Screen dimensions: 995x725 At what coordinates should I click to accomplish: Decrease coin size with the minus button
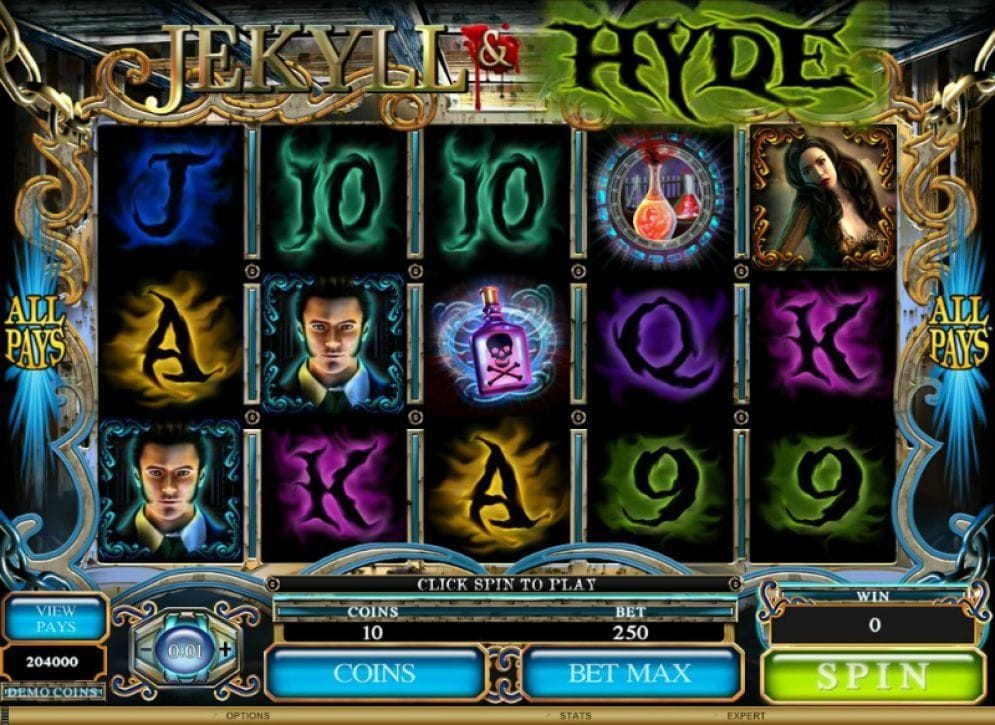click(x=145, y=649)
